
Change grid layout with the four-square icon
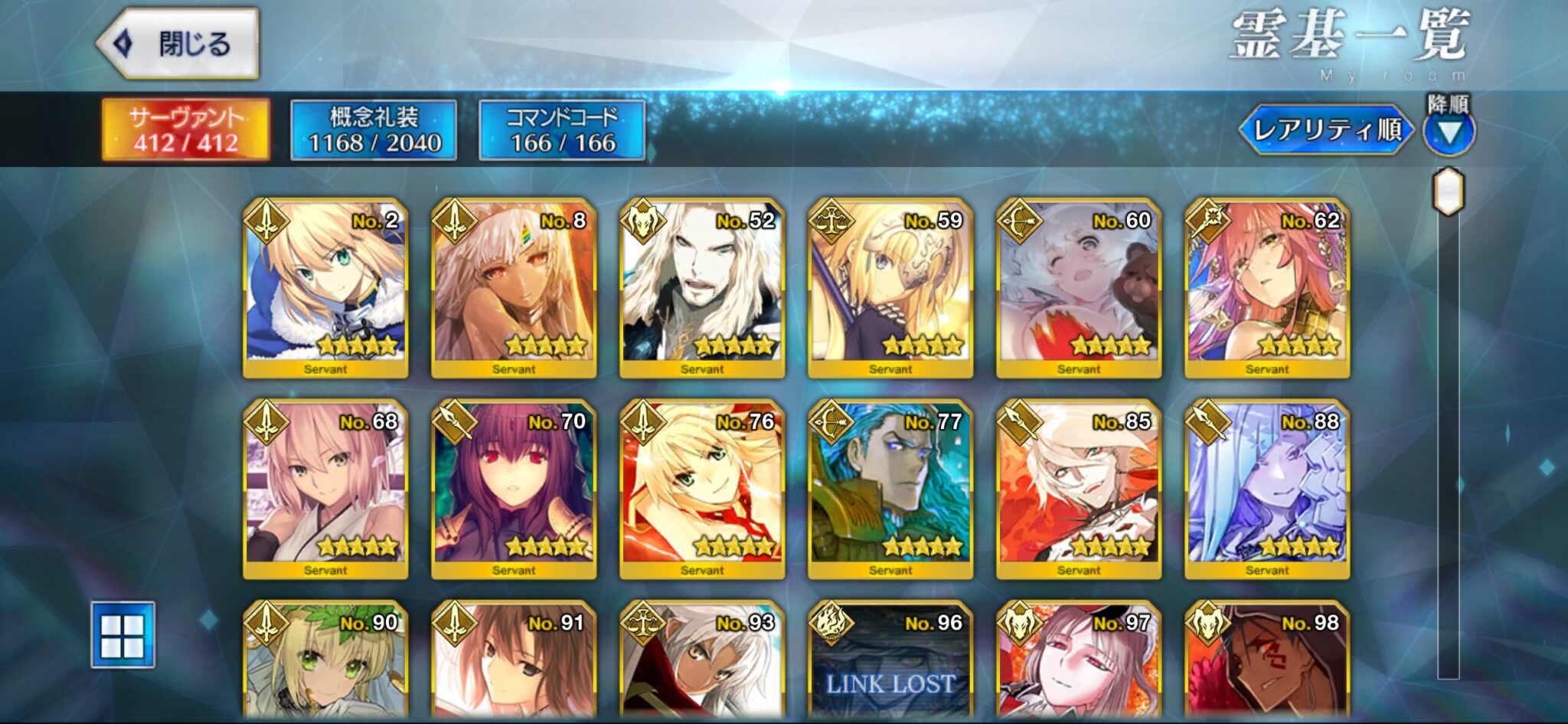122,635
